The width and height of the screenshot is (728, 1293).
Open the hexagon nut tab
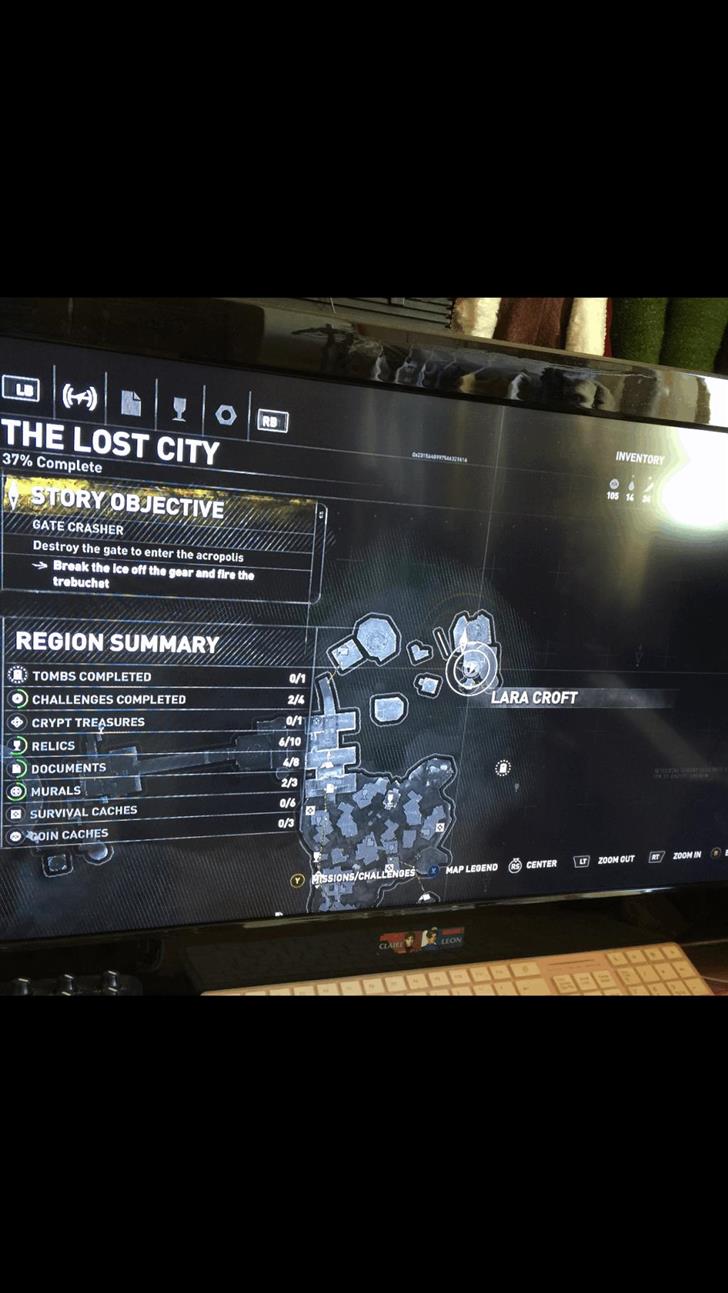[225, 414]
